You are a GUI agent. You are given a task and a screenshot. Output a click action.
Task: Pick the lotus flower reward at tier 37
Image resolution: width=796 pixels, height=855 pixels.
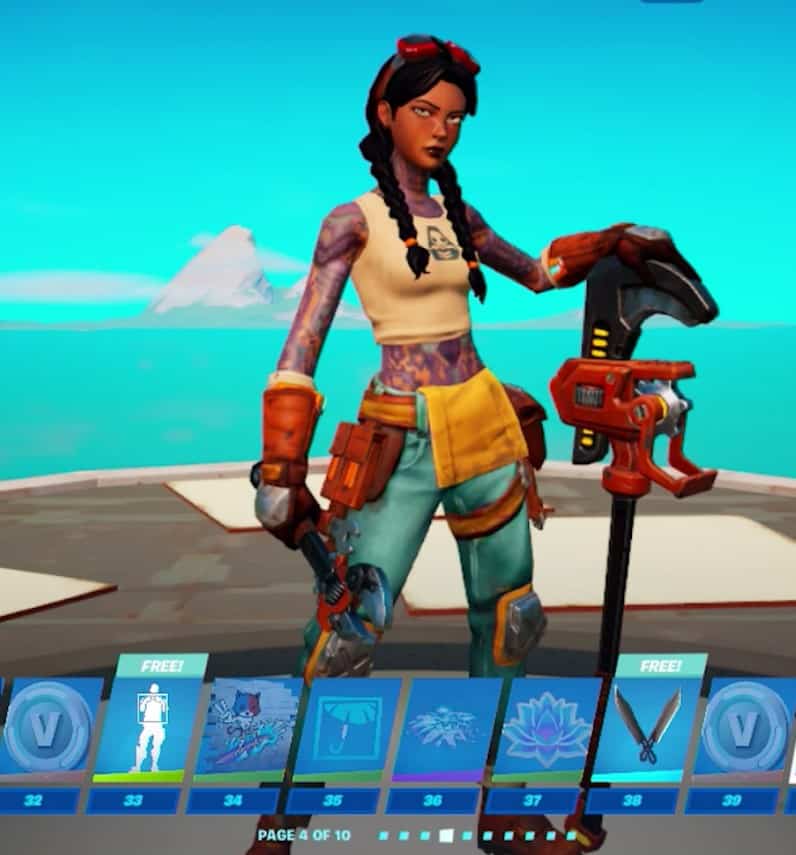coord(546,727)
